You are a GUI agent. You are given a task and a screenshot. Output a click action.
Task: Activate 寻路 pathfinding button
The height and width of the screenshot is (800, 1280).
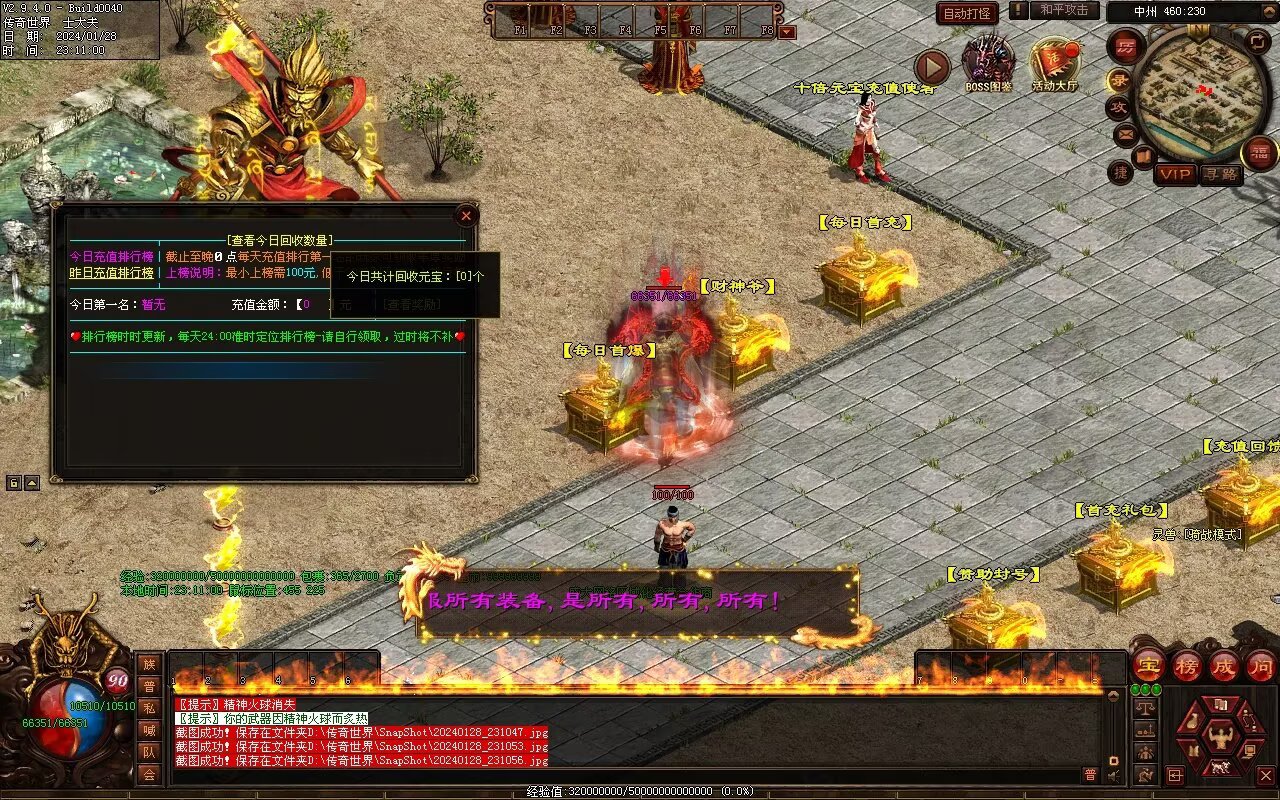tap(1220, 174)
